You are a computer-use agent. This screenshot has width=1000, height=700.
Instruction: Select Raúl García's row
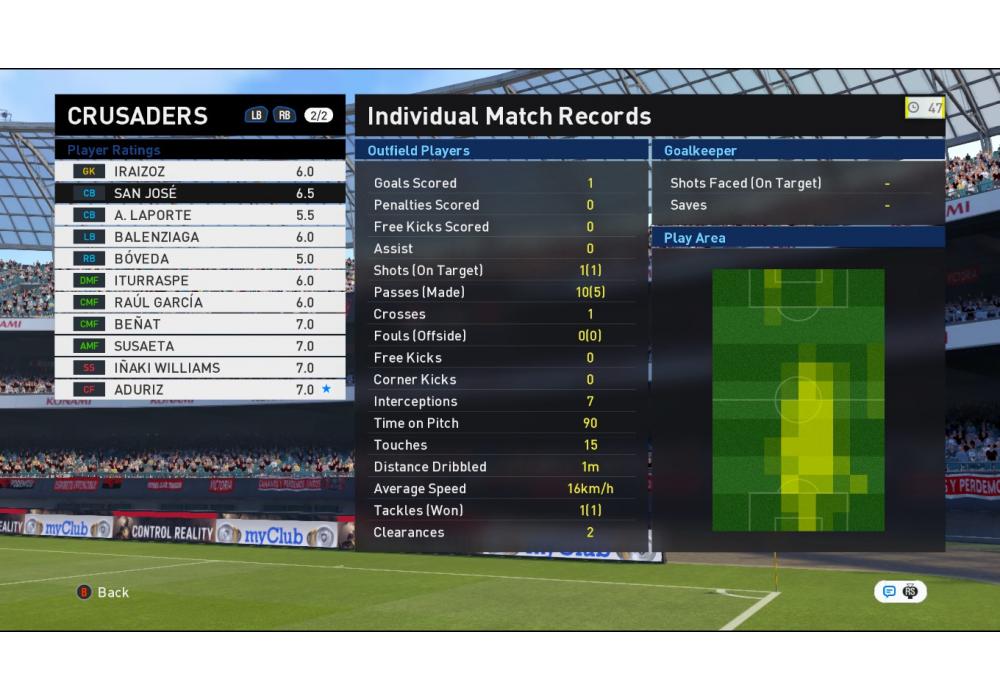(200, 302)
